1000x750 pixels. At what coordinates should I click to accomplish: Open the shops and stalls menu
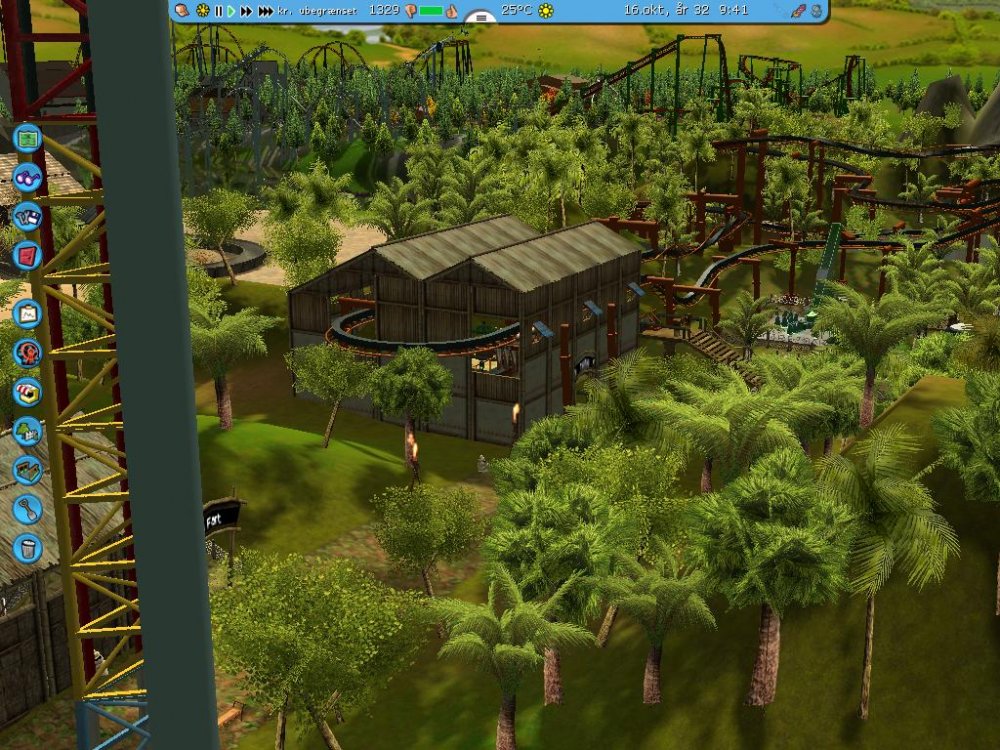tap(27, 391)
